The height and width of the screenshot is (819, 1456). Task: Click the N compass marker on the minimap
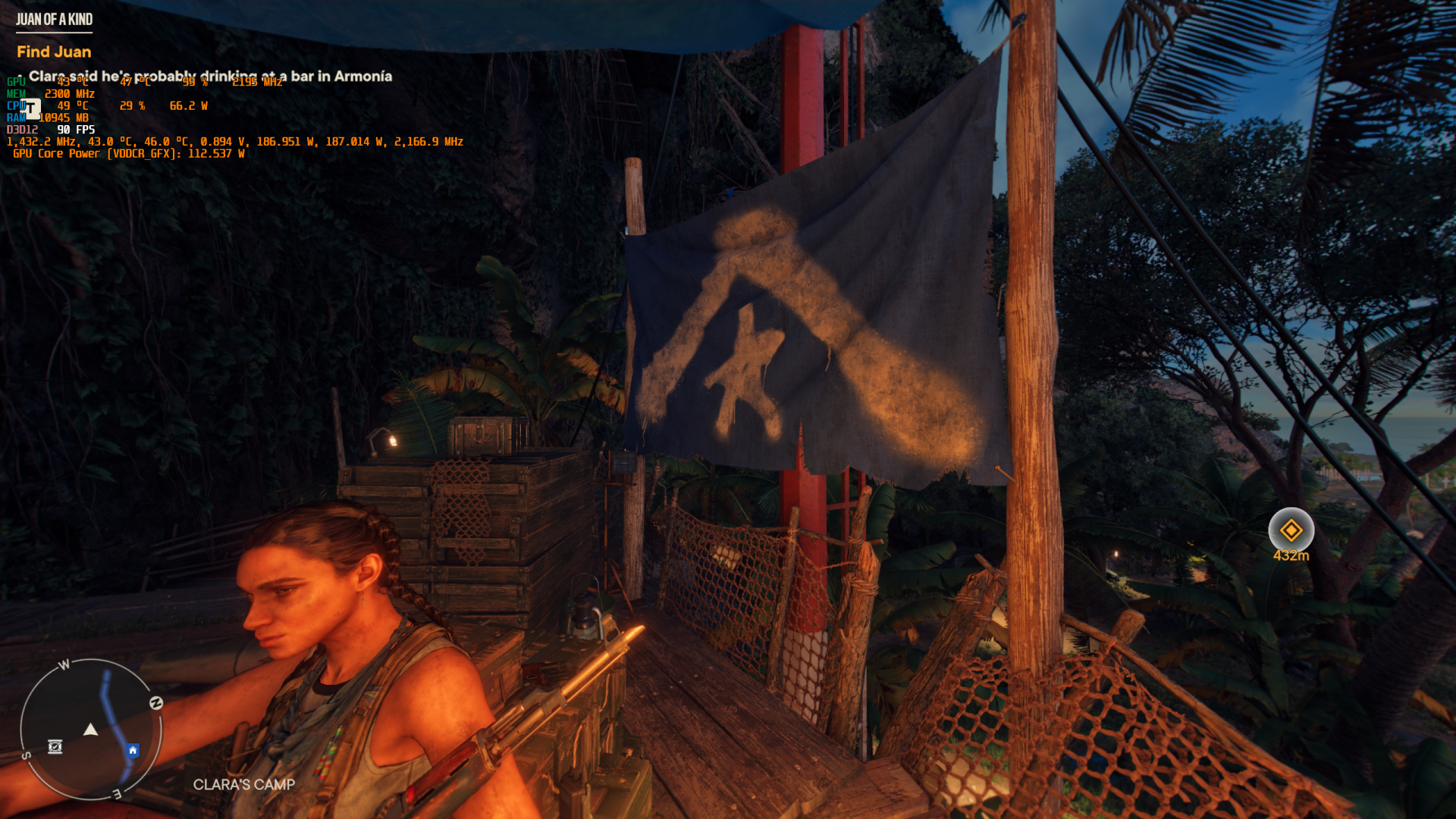coord(157,702)
